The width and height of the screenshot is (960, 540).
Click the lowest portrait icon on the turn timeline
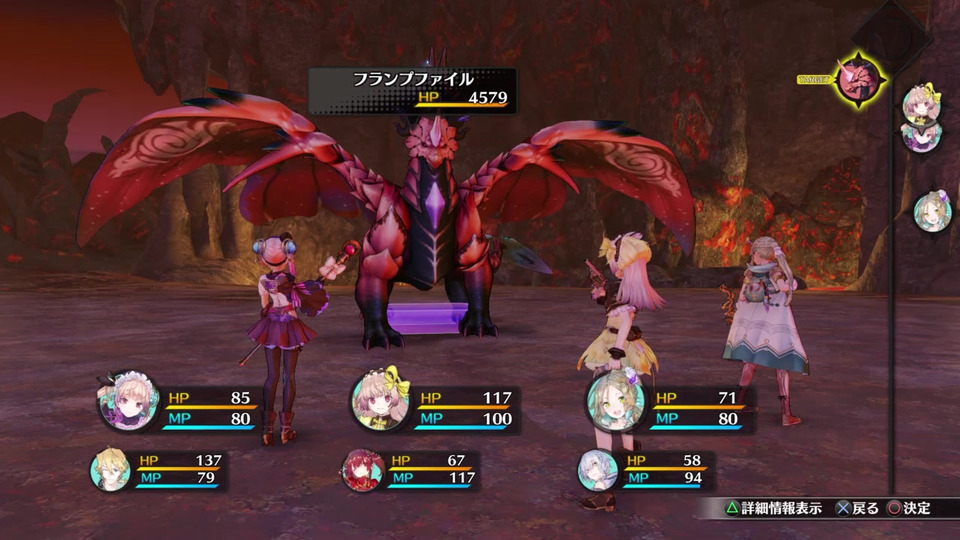click(931, 210)
